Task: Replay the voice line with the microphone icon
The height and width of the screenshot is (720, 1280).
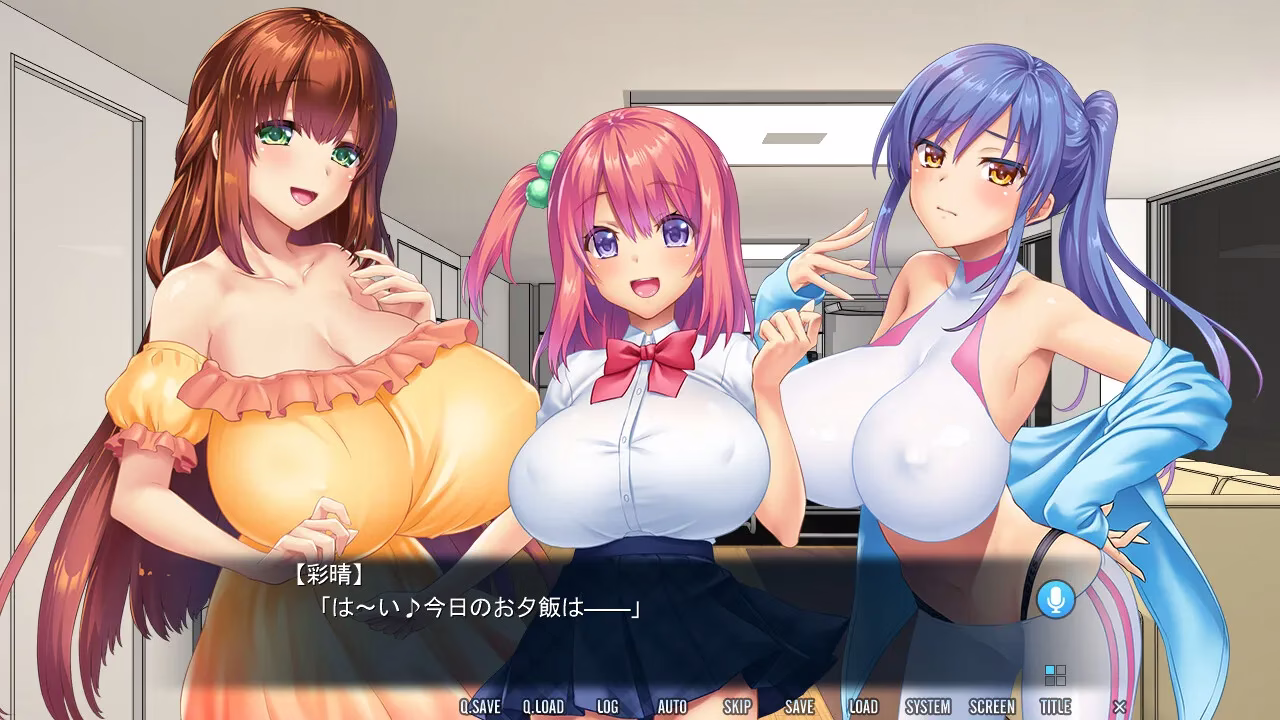Action: pos(1057,600)
